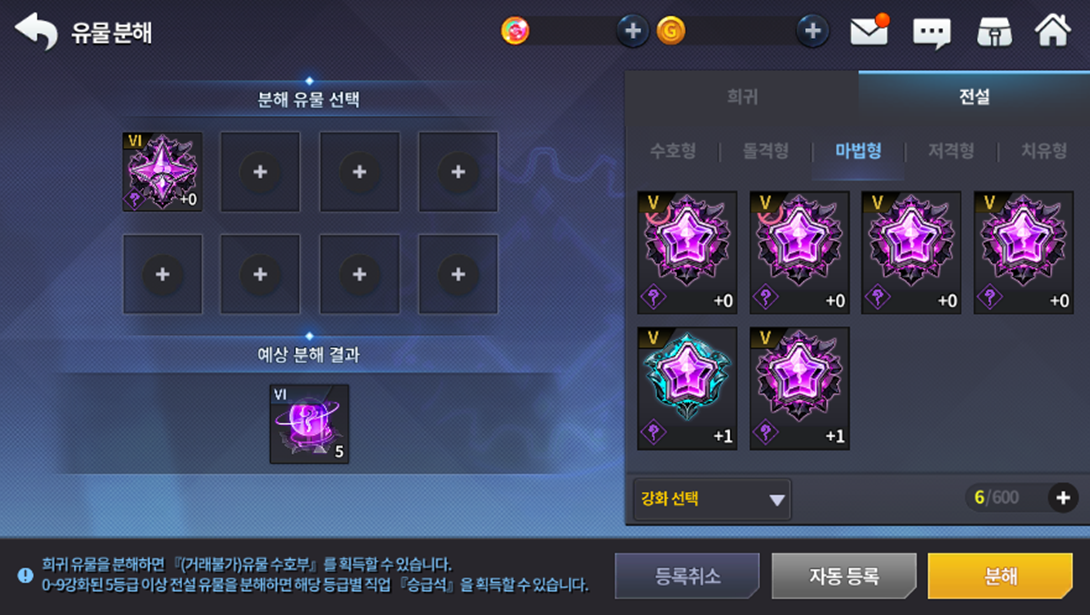Viewport: 1090px width, 615px height.
Task: Remove the registered VI relic from decomposition
Action: coord(162,171)
